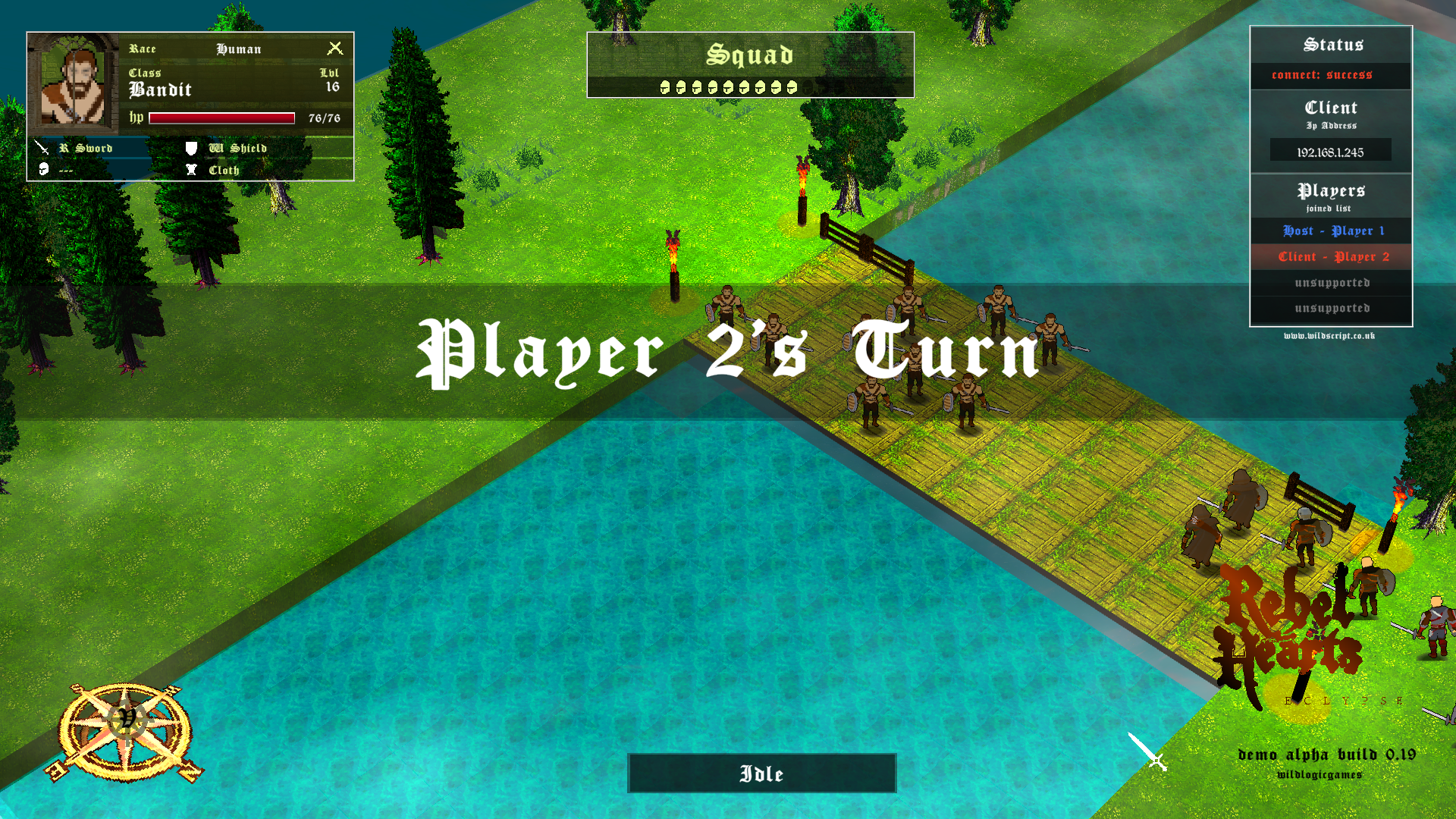Viewport: 1456px width, 819px height.
Task: Select the first helmet in the Squad bar
Action: coord(664,86)
